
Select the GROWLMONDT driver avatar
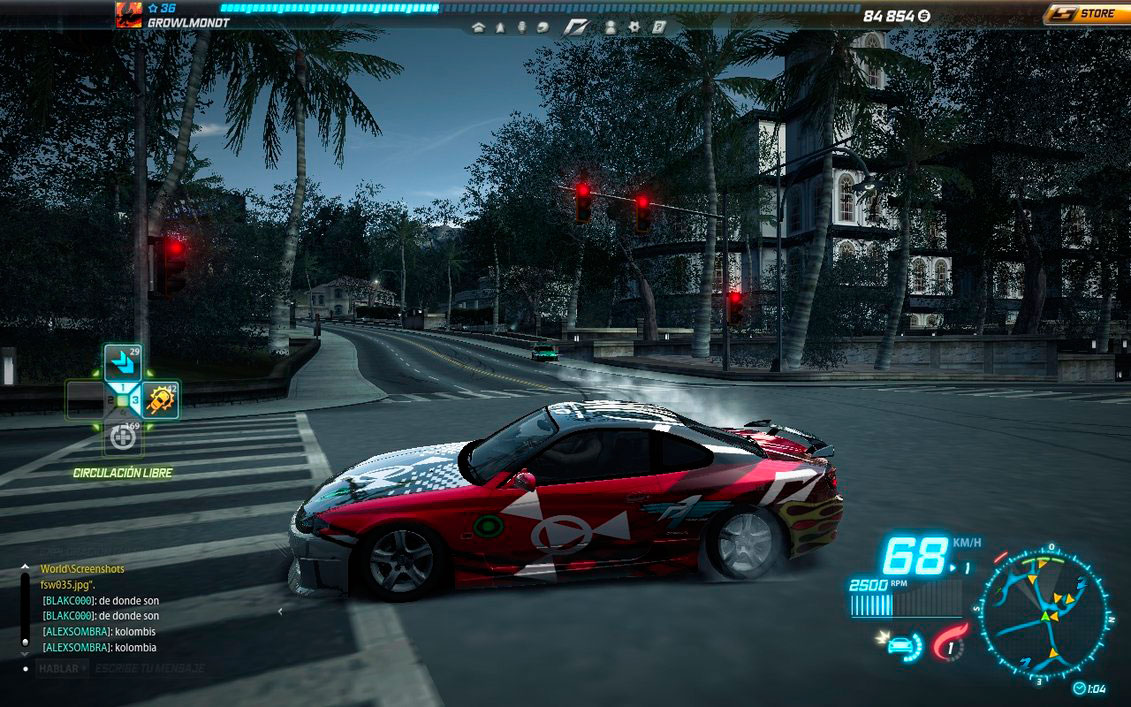[128, 13]
